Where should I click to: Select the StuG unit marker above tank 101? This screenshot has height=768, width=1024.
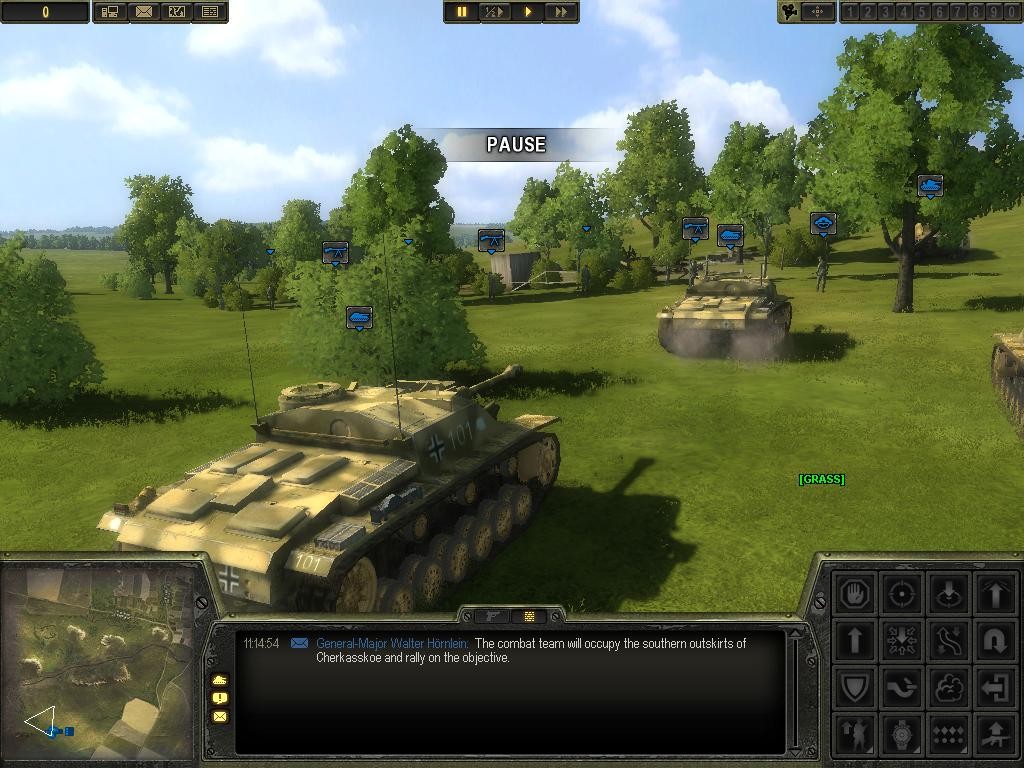(x=359, y=318)
